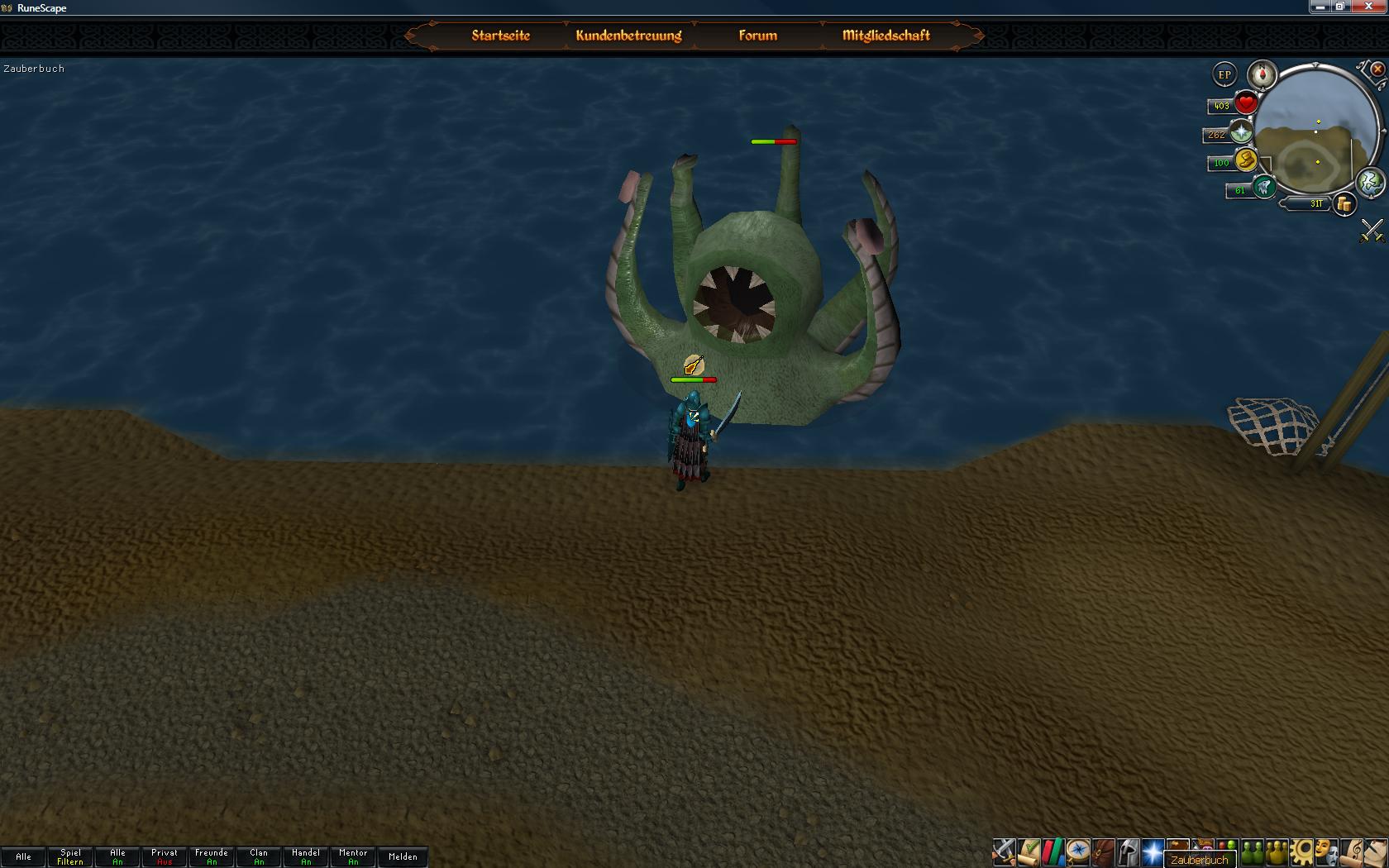1389x868 pixels.
Task: Open the Startseite link
Action: pyautogui.click(x=500, y=36)
